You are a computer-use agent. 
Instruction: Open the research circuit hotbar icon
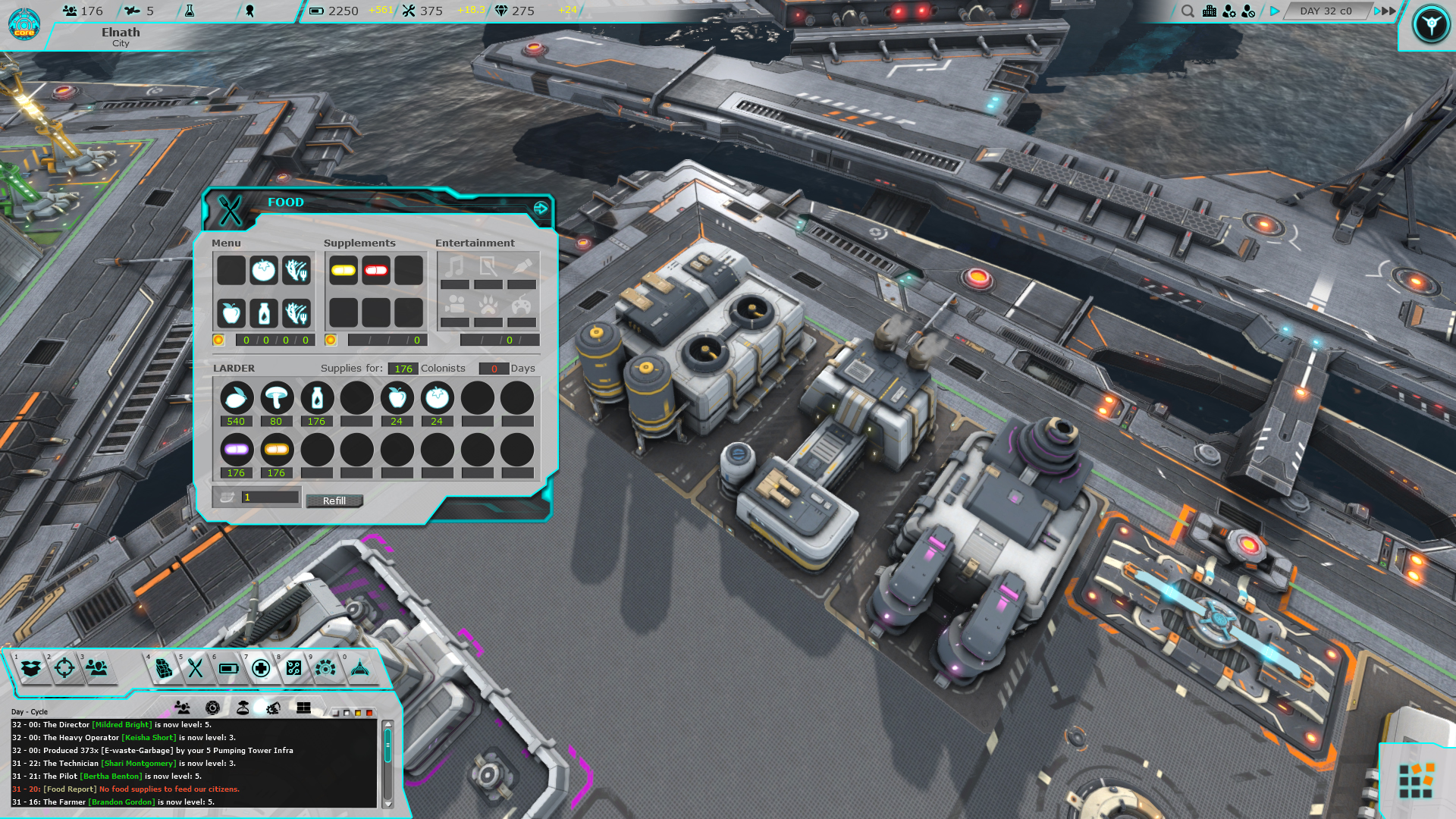pos(294,669)
